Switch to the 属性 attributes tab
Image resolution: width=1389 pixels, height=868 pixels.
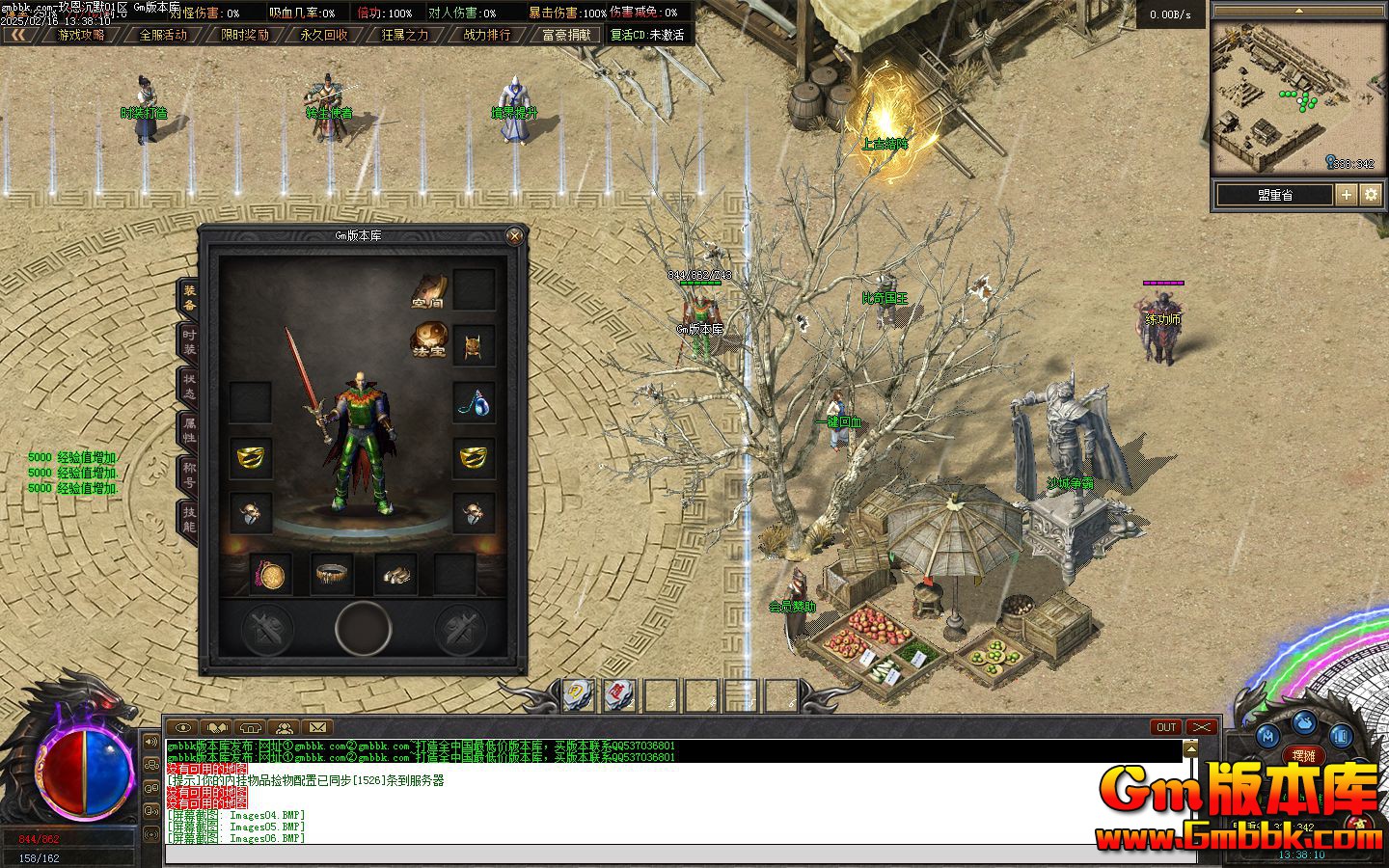pos(189,430)
